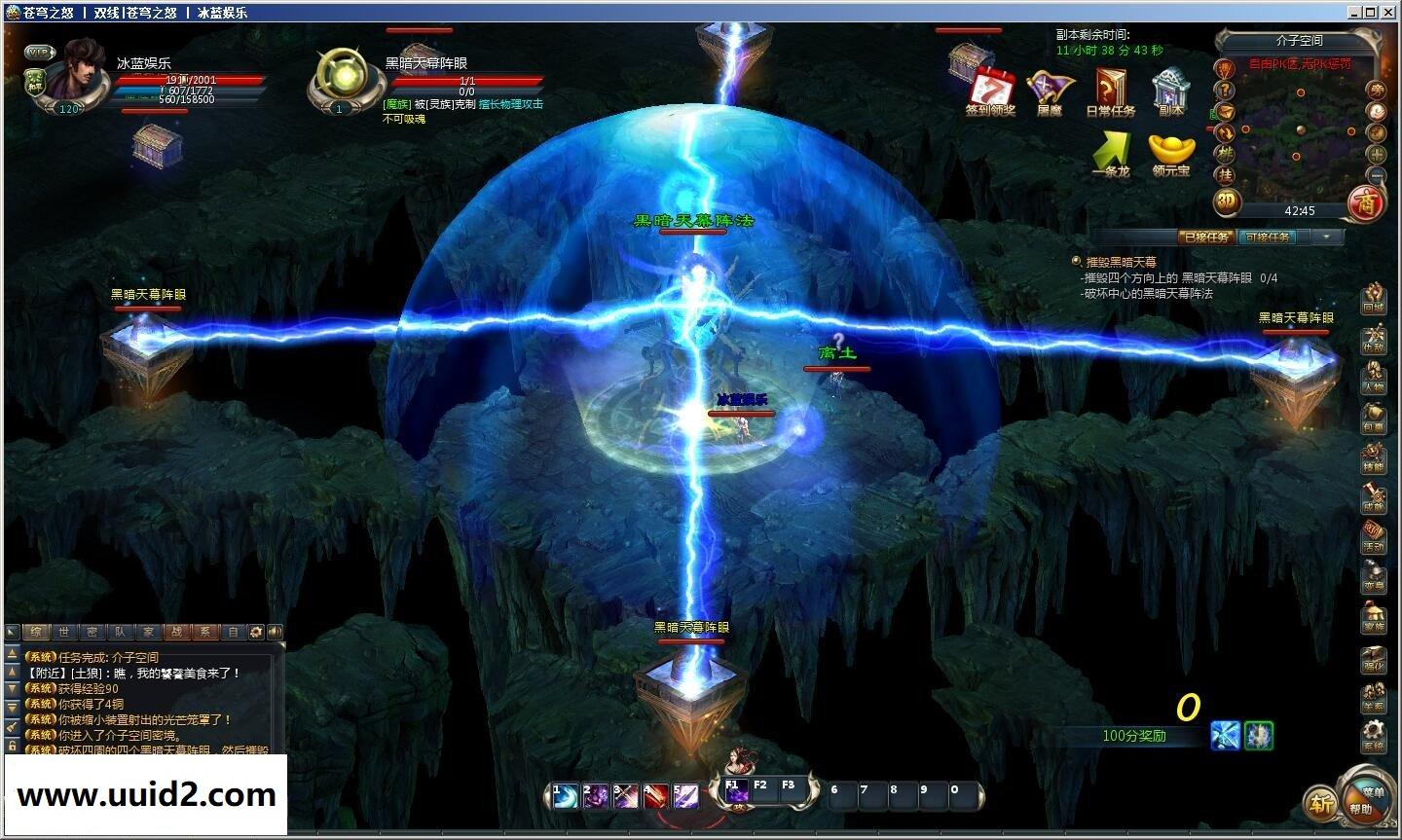Activate the skill in hotbar slot 1
This screenshot has height=840, width=1402.
click(x=565, y=796)
